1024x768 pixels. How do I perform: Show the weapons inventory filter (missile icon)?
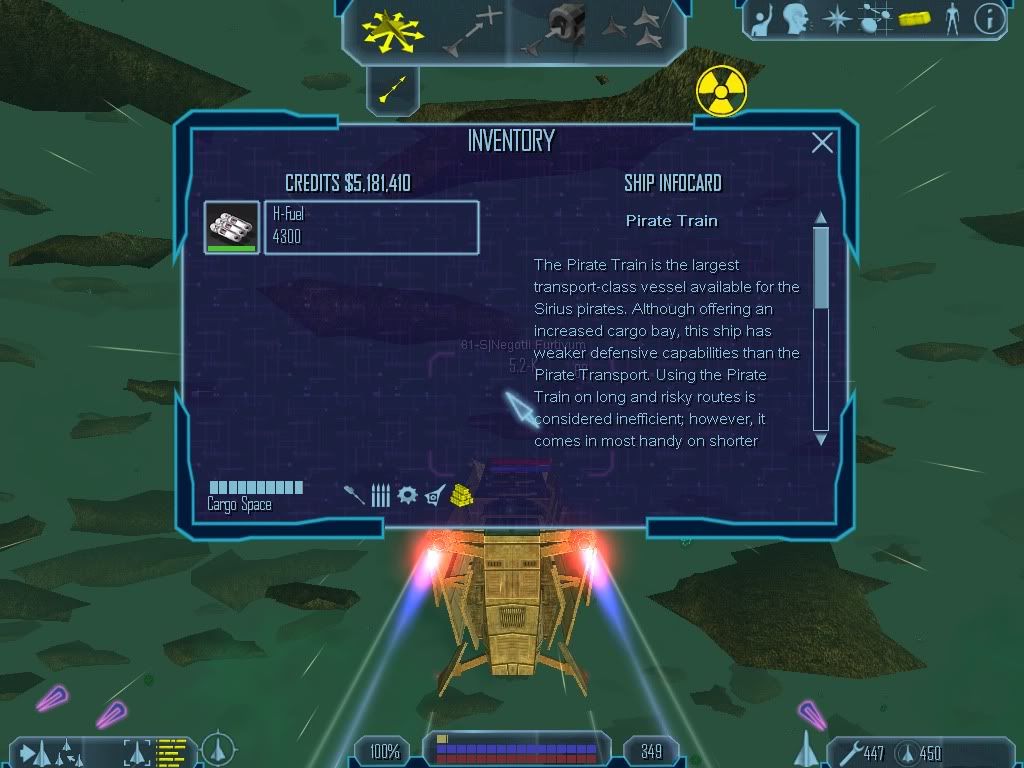coord(355,495)
